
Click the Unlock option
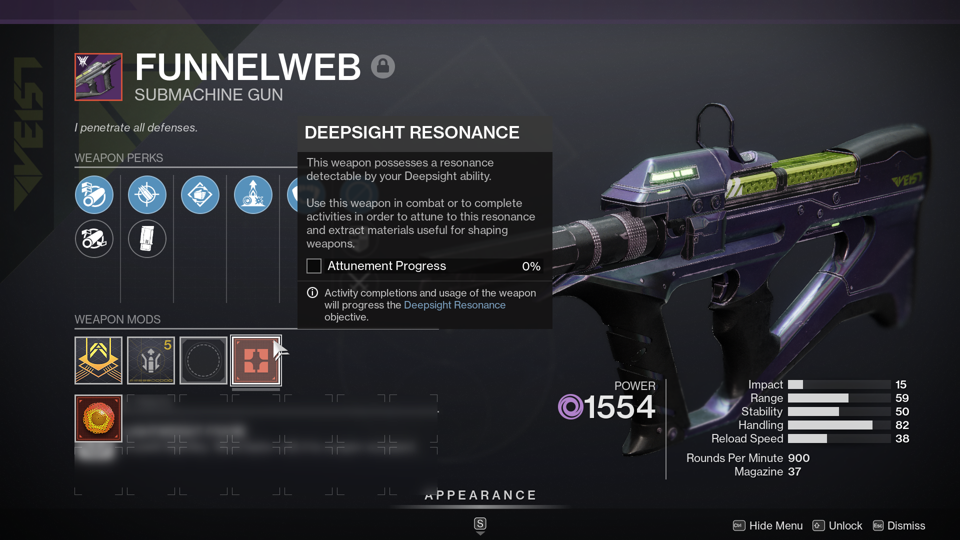[x=837, y=526]
